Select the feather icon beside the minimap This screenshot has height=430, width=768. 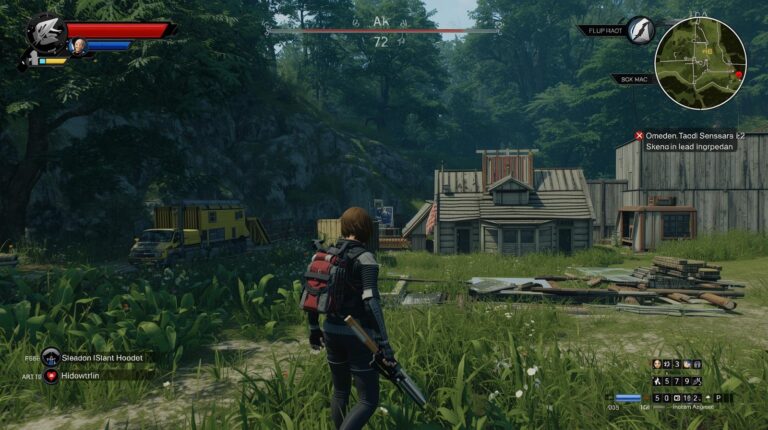tap(640, 30)
